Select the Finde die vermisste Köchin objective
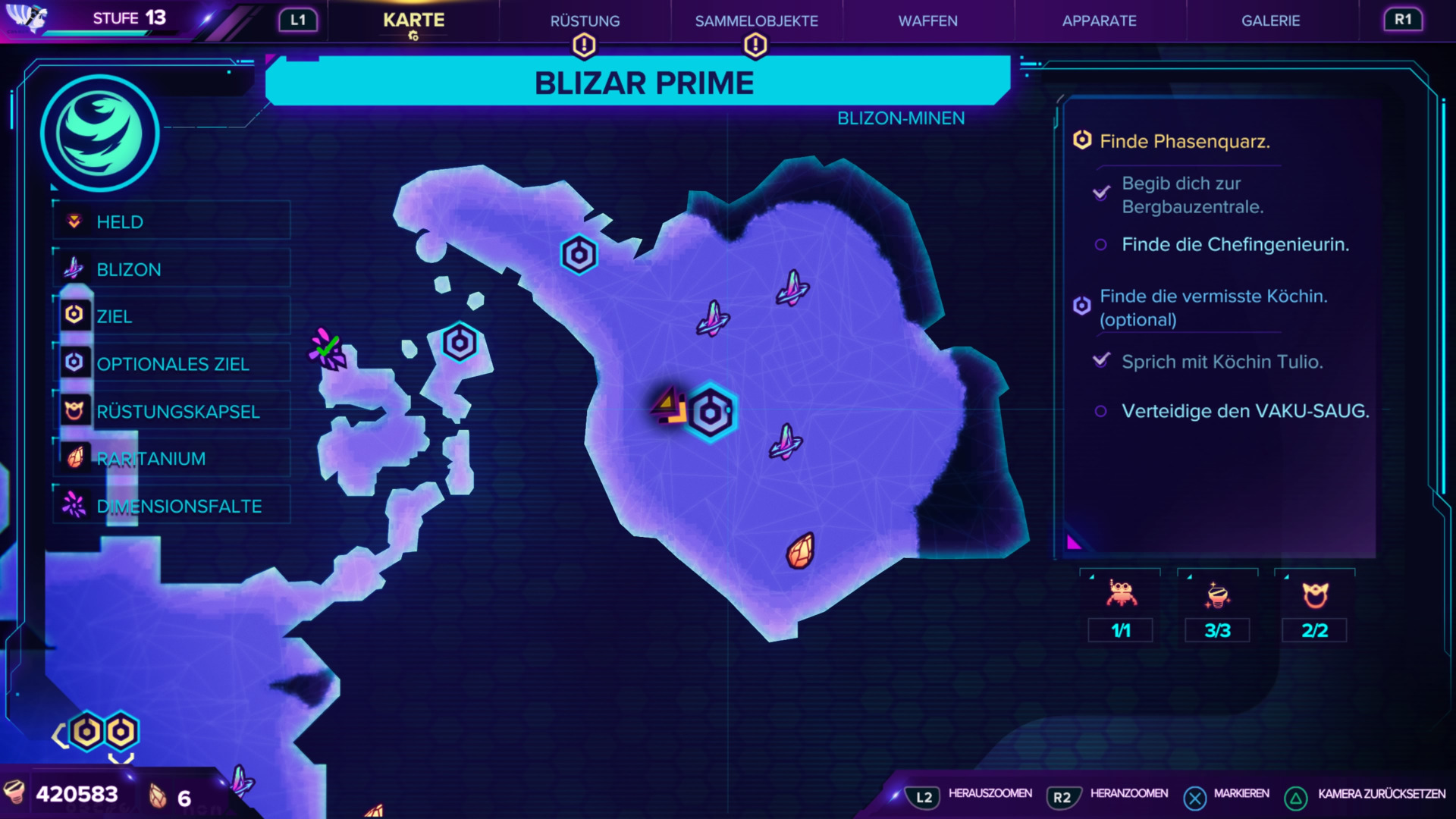Screen dimensions: 1456x819 [1213, 307]
